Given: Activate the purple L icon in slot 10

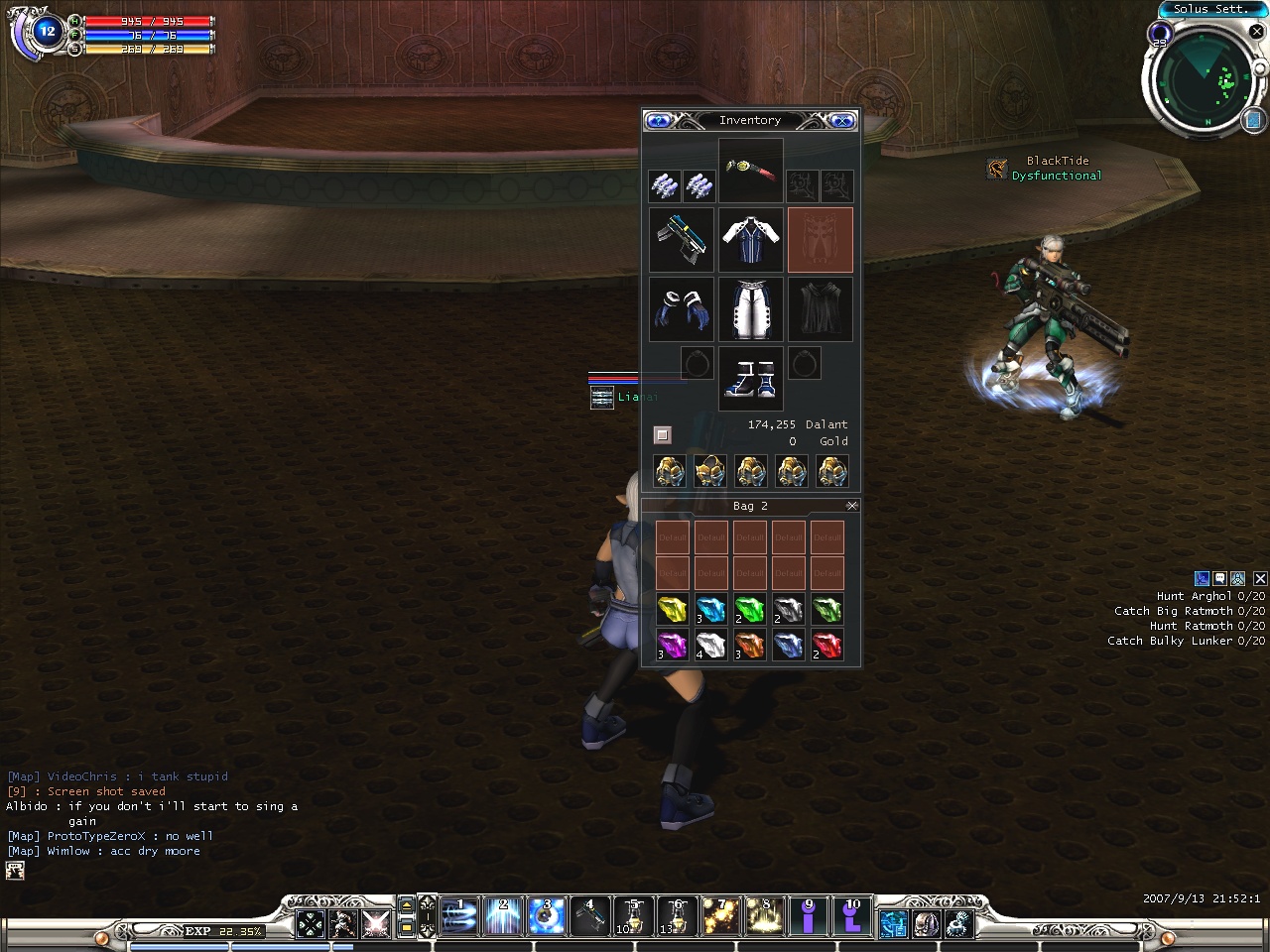Looking at the screenshot, I should coord(851,917).
